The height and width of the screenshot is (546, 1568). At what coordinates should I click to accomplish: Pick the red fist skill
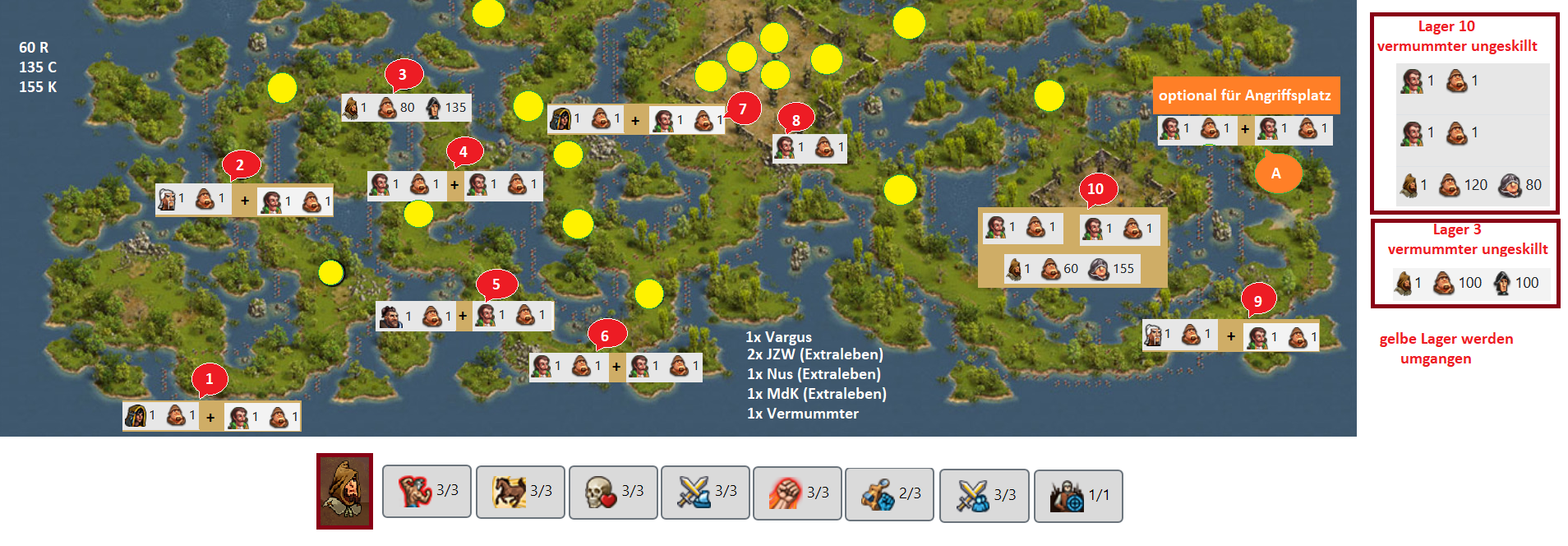[x=797, y=493]
